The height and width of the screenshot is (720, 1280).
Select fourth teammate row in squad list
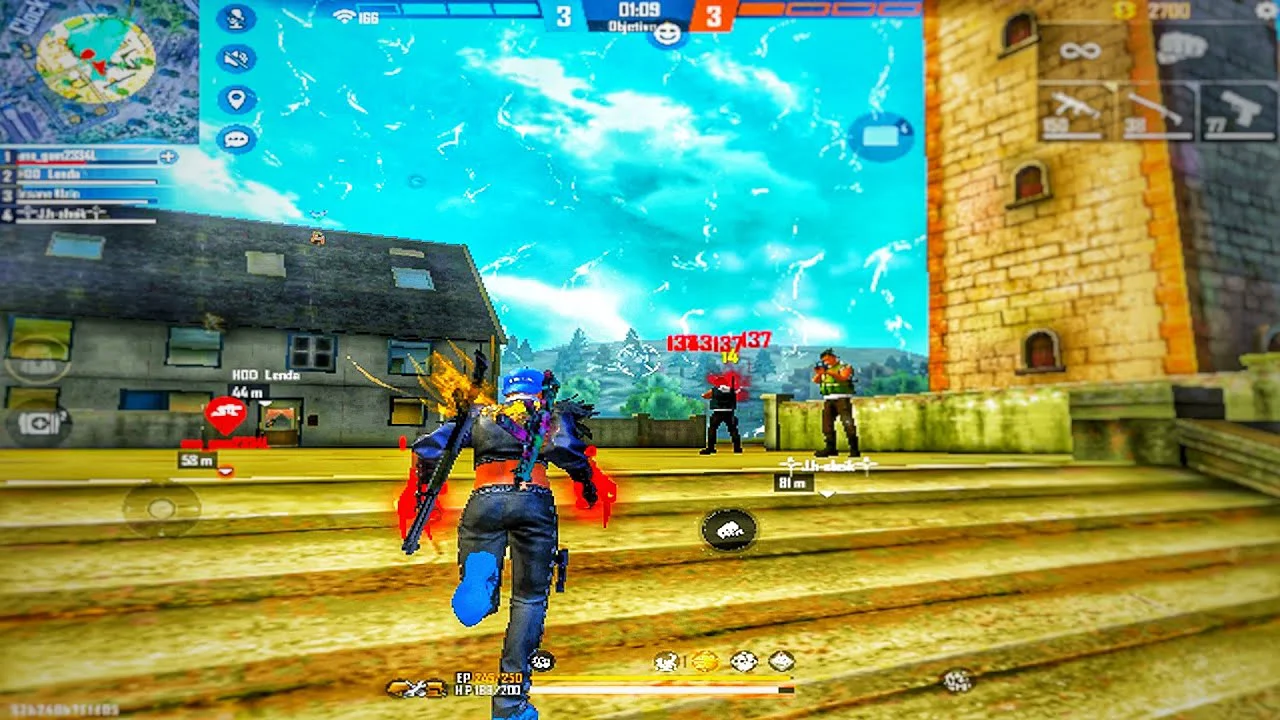(x=80, y=213)
